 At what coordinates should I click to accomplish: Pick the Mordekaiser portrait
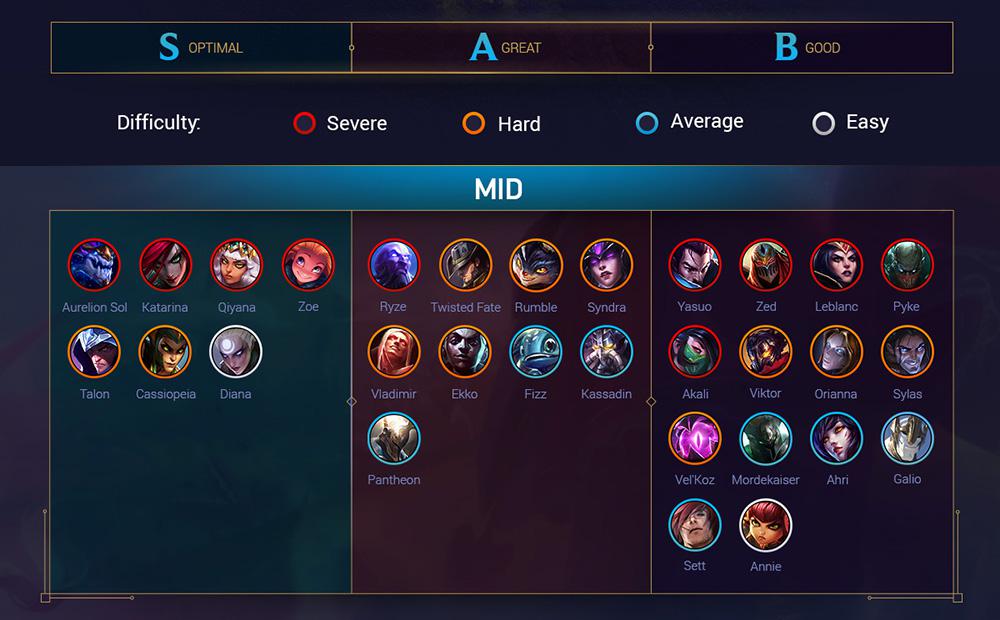pos(765,438)
